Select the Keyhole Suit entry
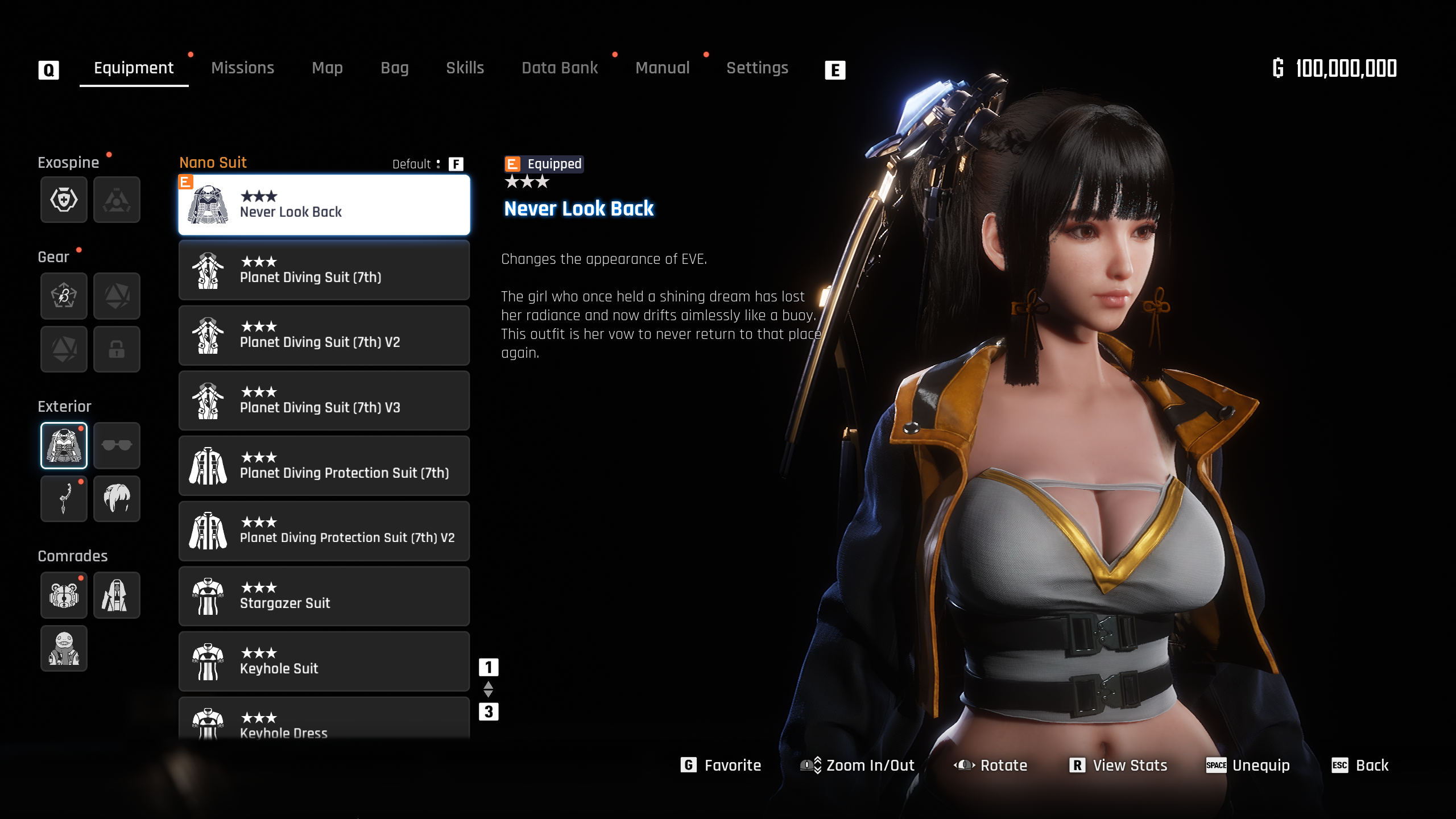This screenshot has width=1456, height=819. 324,661
